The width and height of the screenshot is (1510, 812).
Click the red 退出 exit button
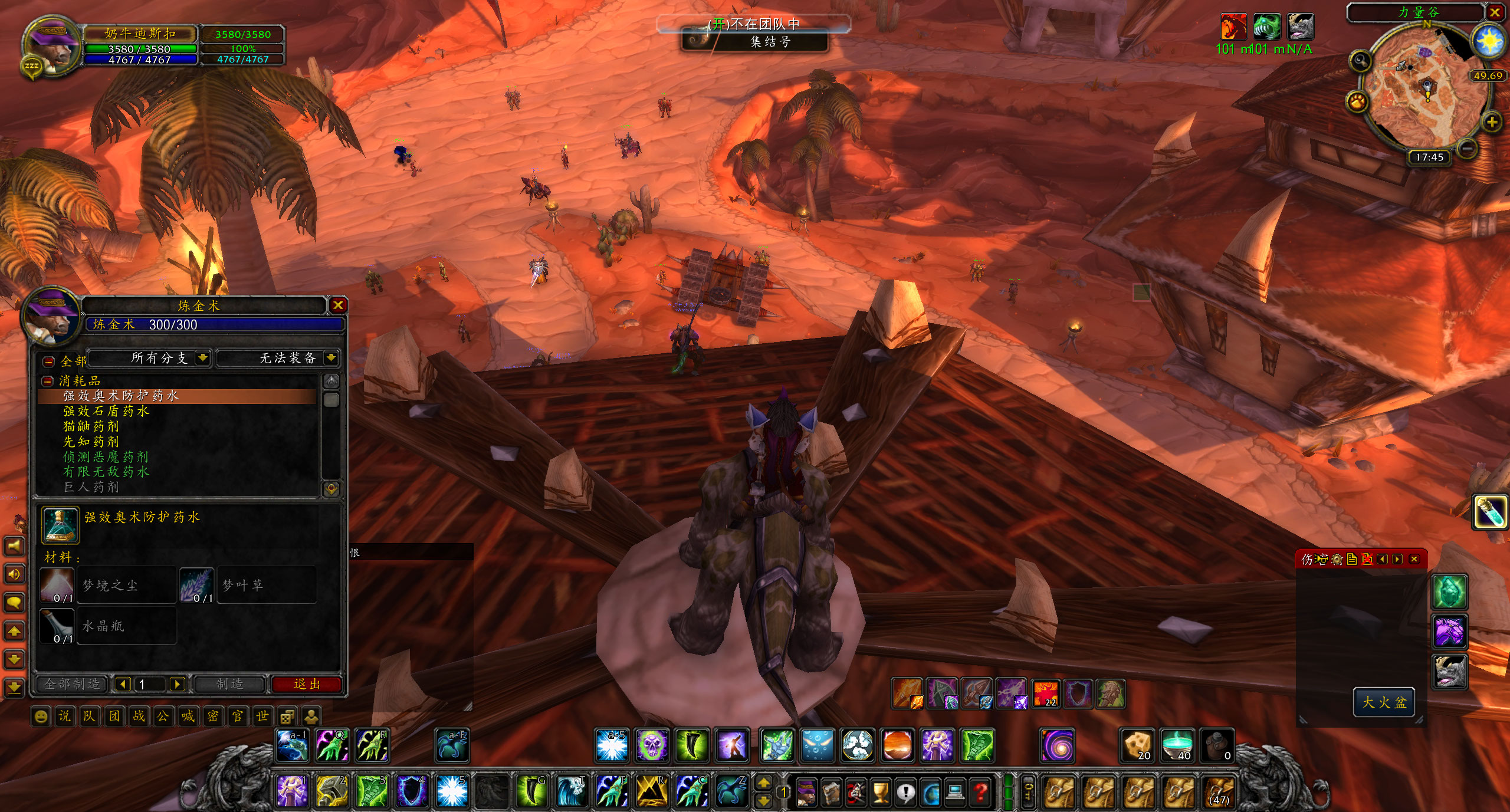pos(307,684)
